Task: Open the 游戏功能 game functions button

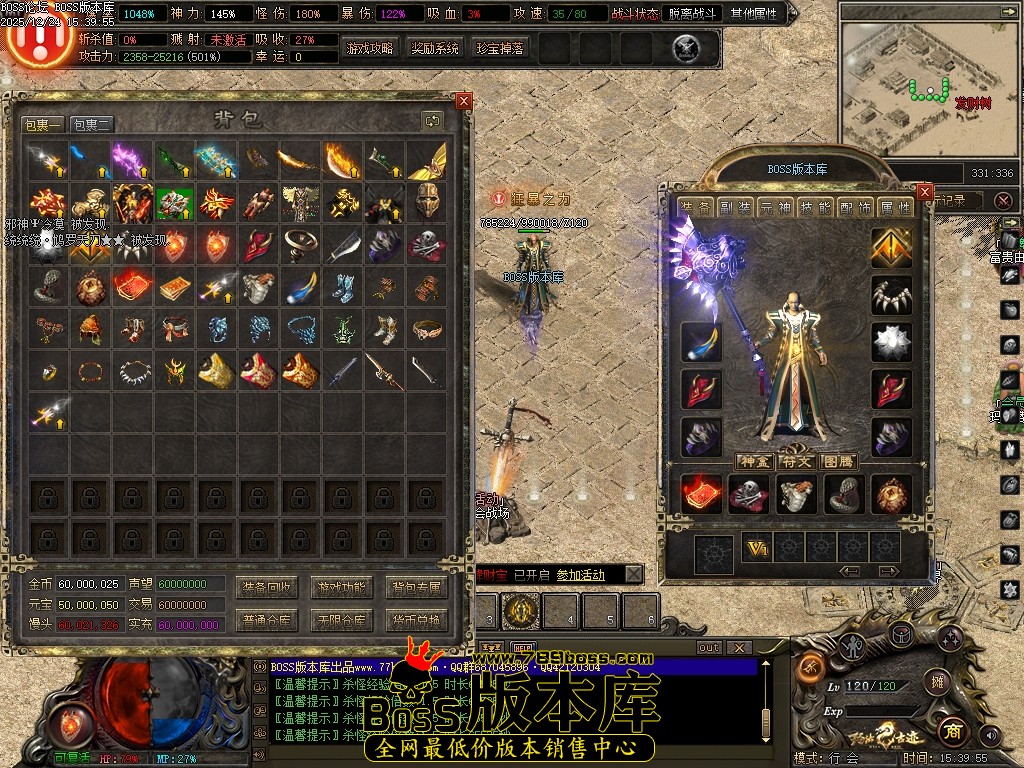Action: 341,587
